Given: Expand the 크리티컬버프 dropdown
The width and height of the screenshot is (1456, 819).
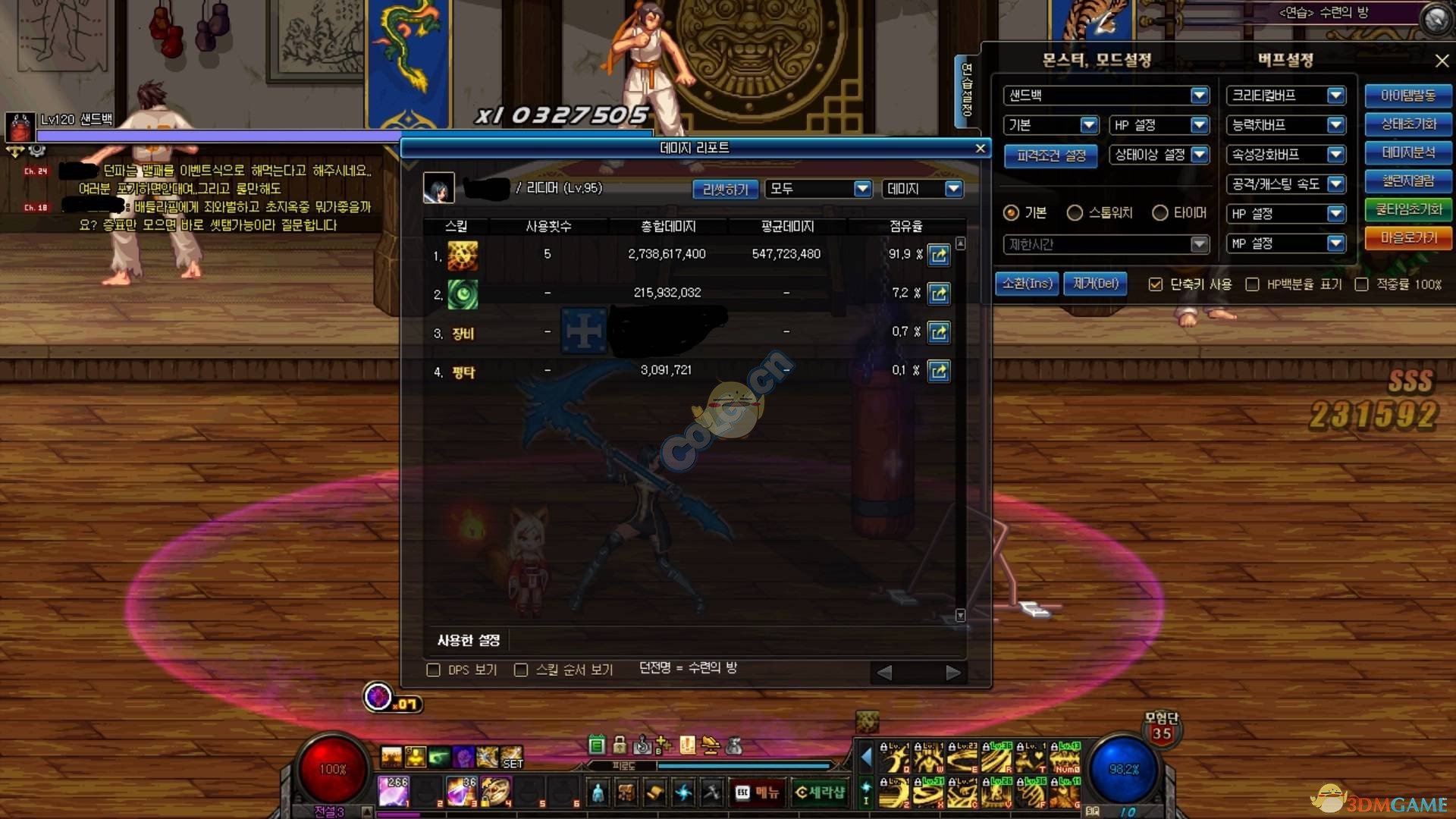Looking at the screenshot, I should [x=1285, y=96].
